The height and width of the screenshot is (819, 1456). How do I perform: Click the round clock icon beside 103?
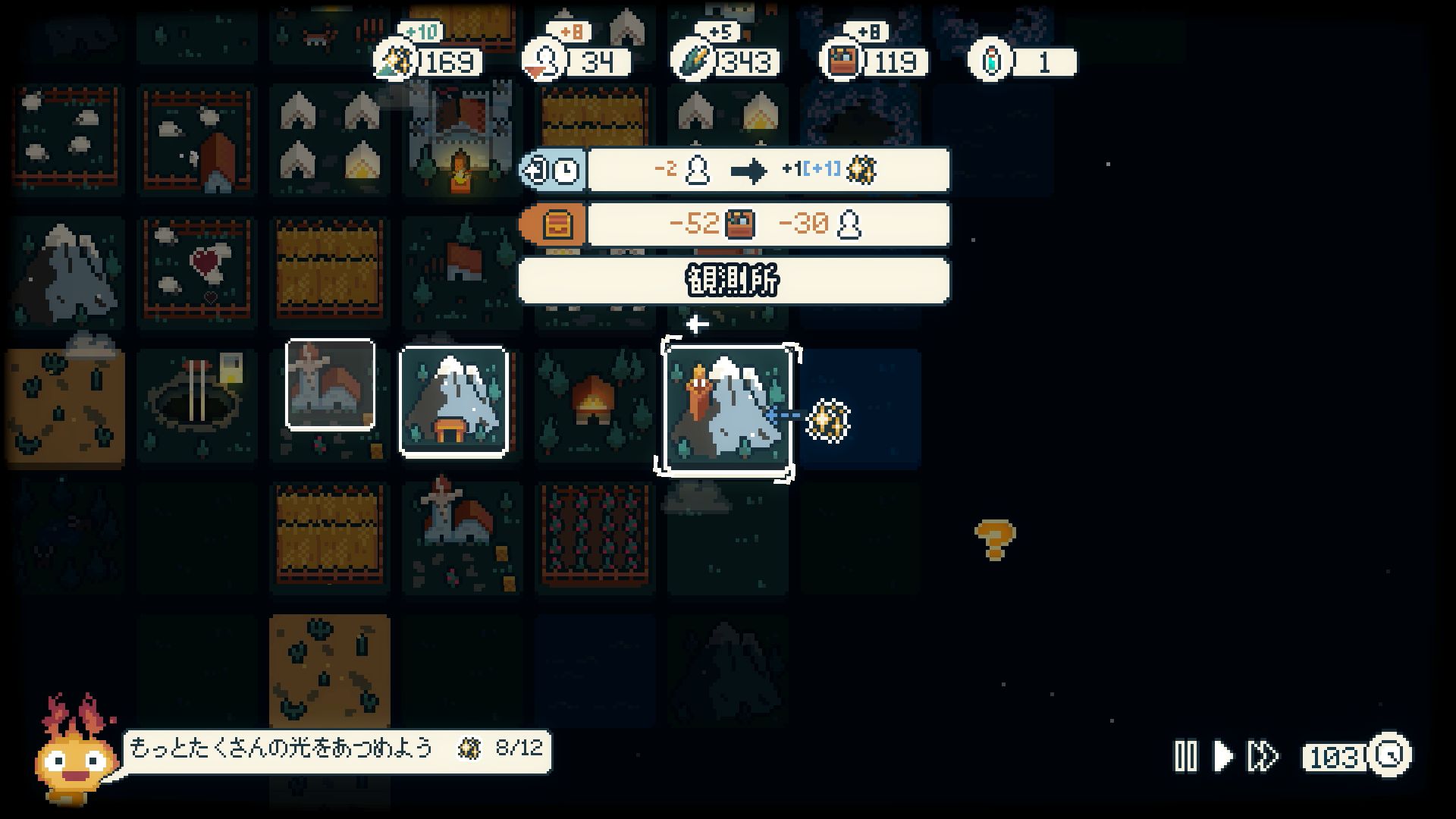(1389, 755)
